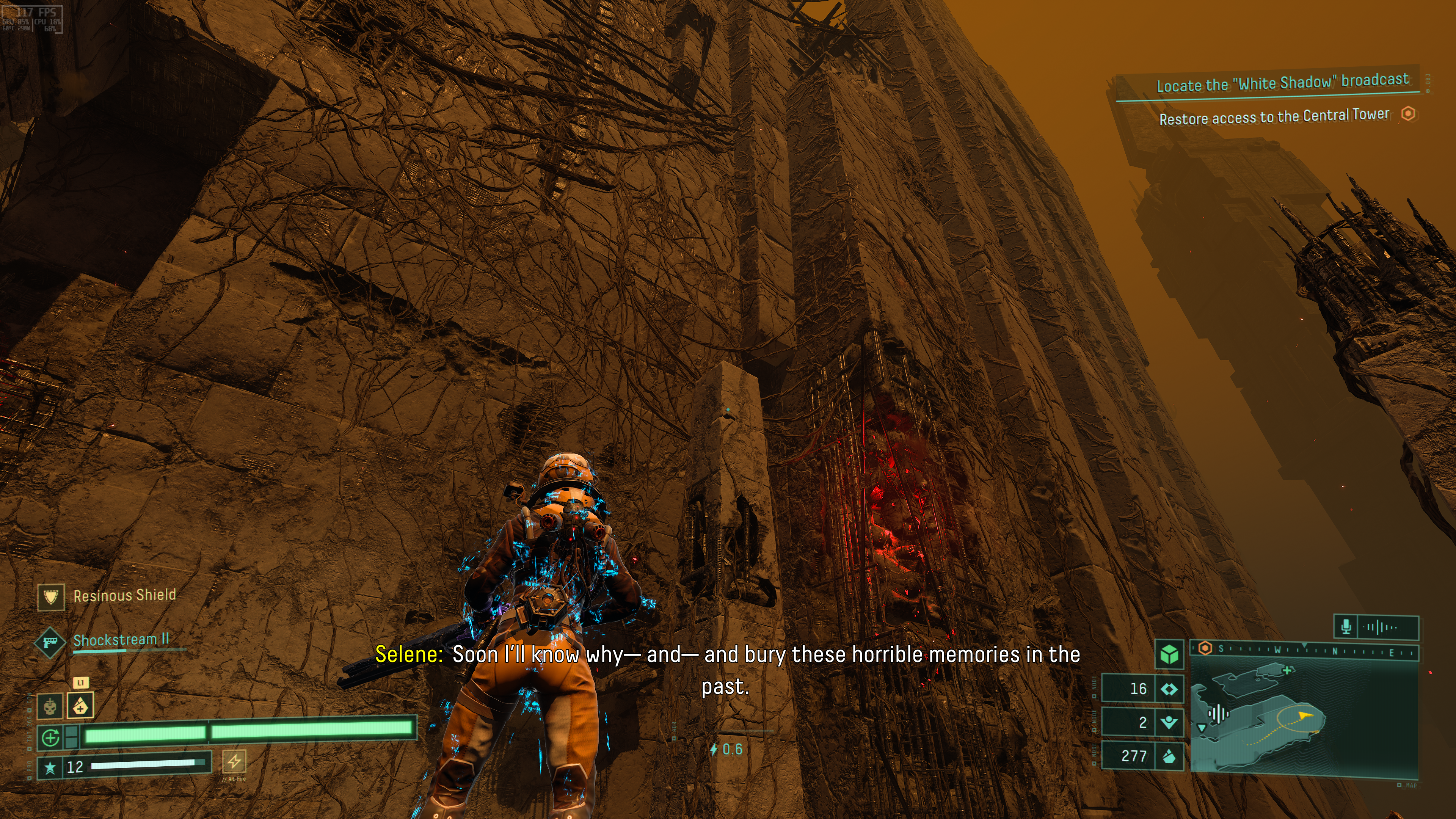The image size is (1456, 819).
Task: Select the Restore access to Central Tower objective
Action: point(1274,117)
